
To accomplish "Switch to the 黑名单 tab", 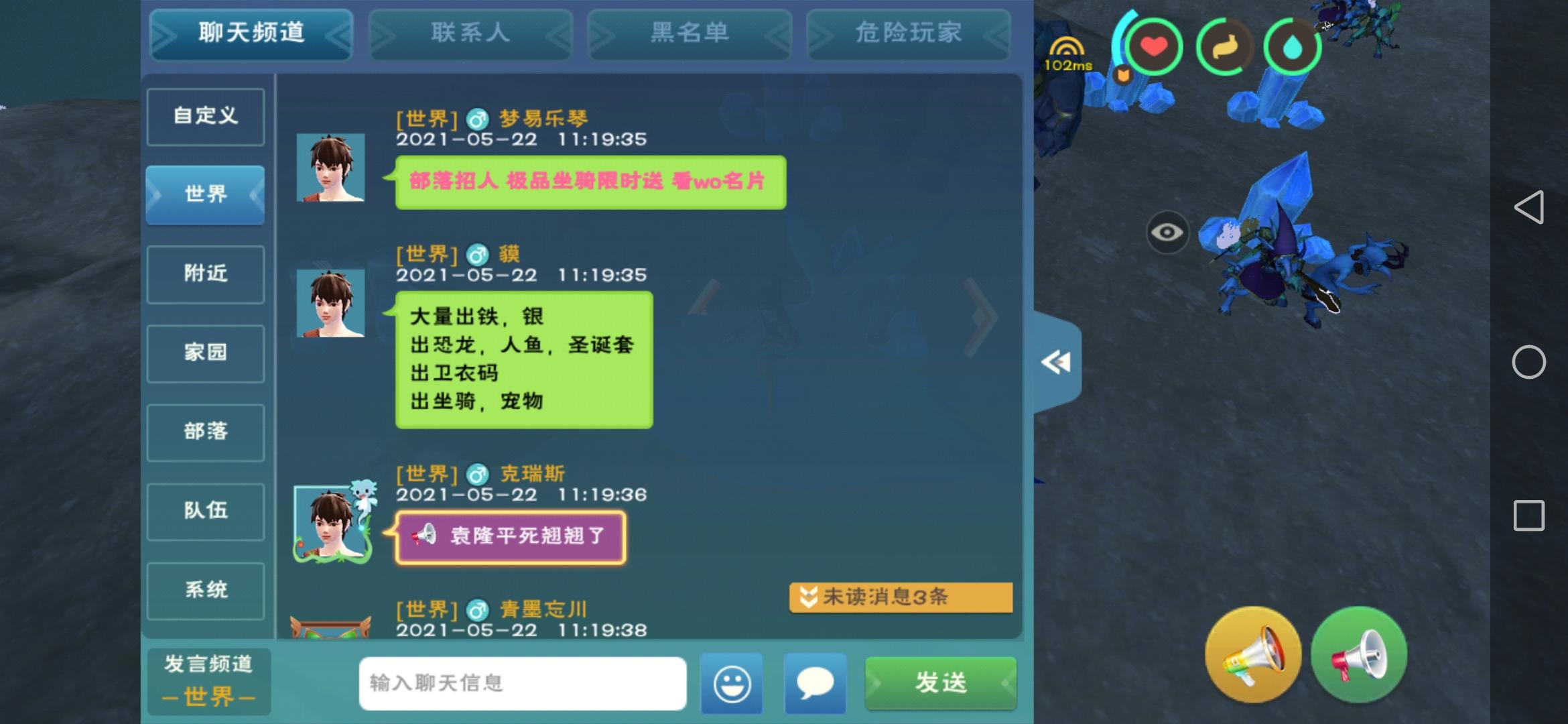I will (689, 34).
